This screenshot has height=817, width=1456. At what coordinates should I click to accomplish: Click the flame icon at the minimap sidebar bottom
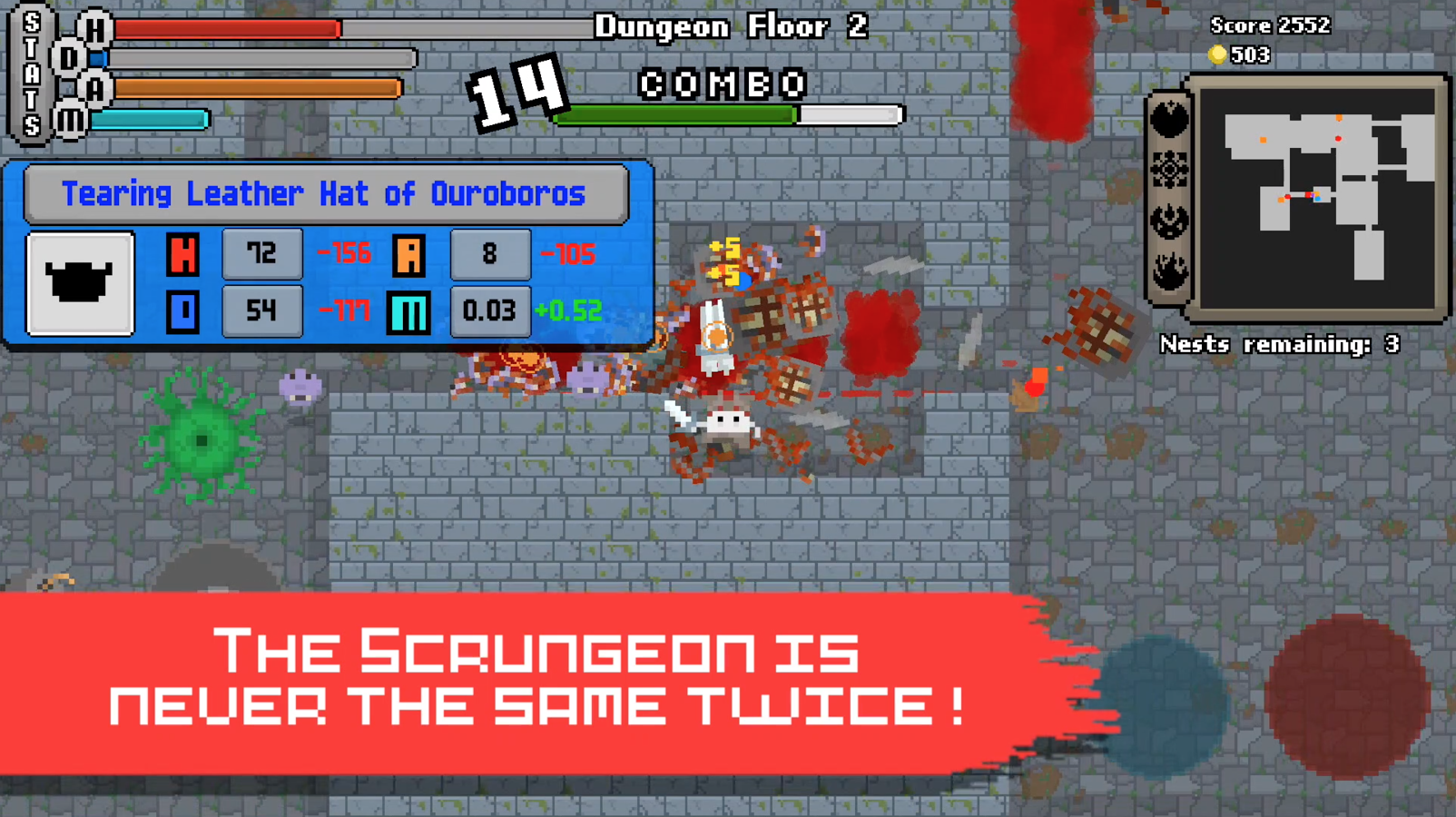tap(1169, 266)
